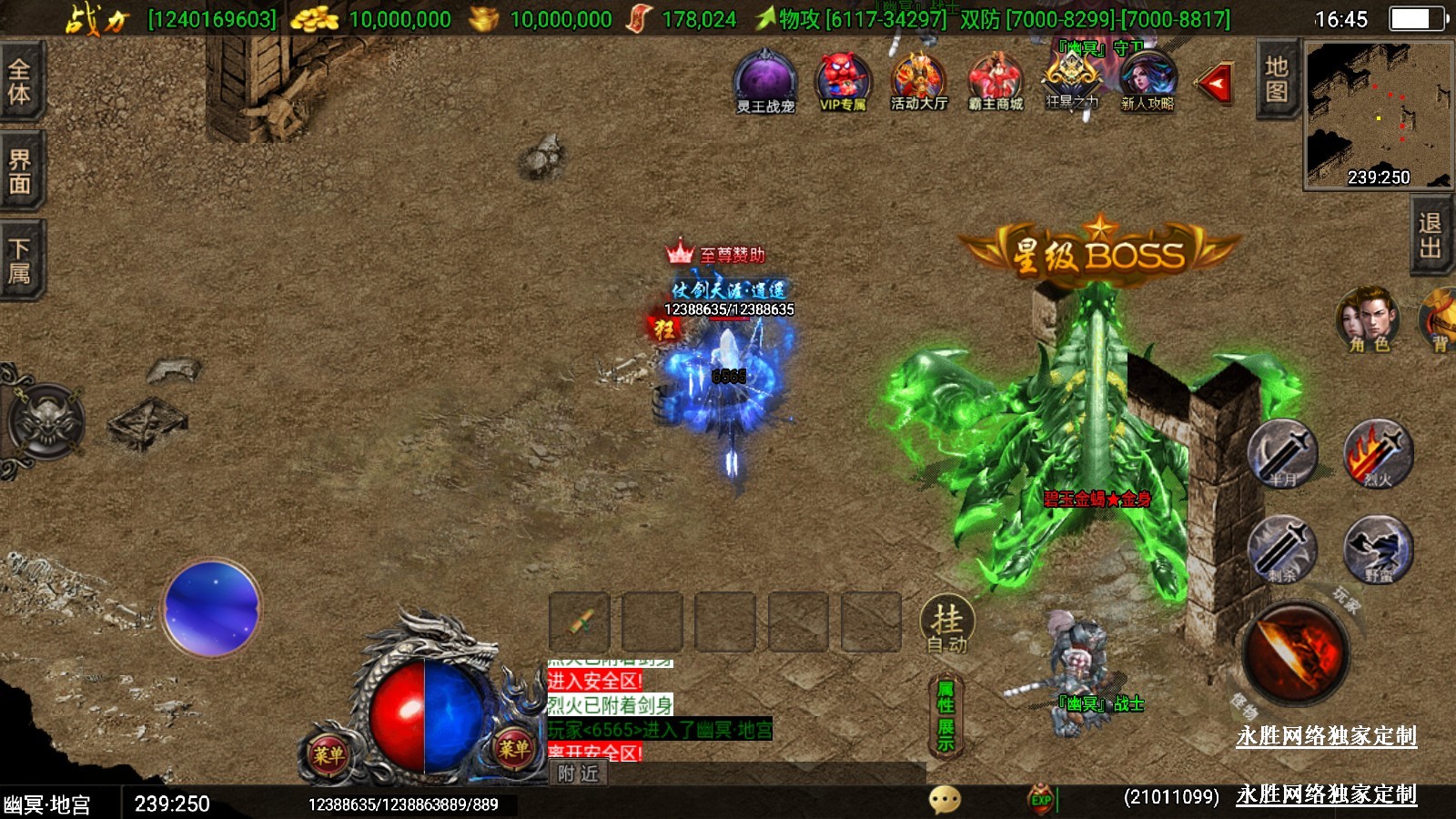Exit using the 退出 button
1456x819 pixels.
coord(1430,236)
